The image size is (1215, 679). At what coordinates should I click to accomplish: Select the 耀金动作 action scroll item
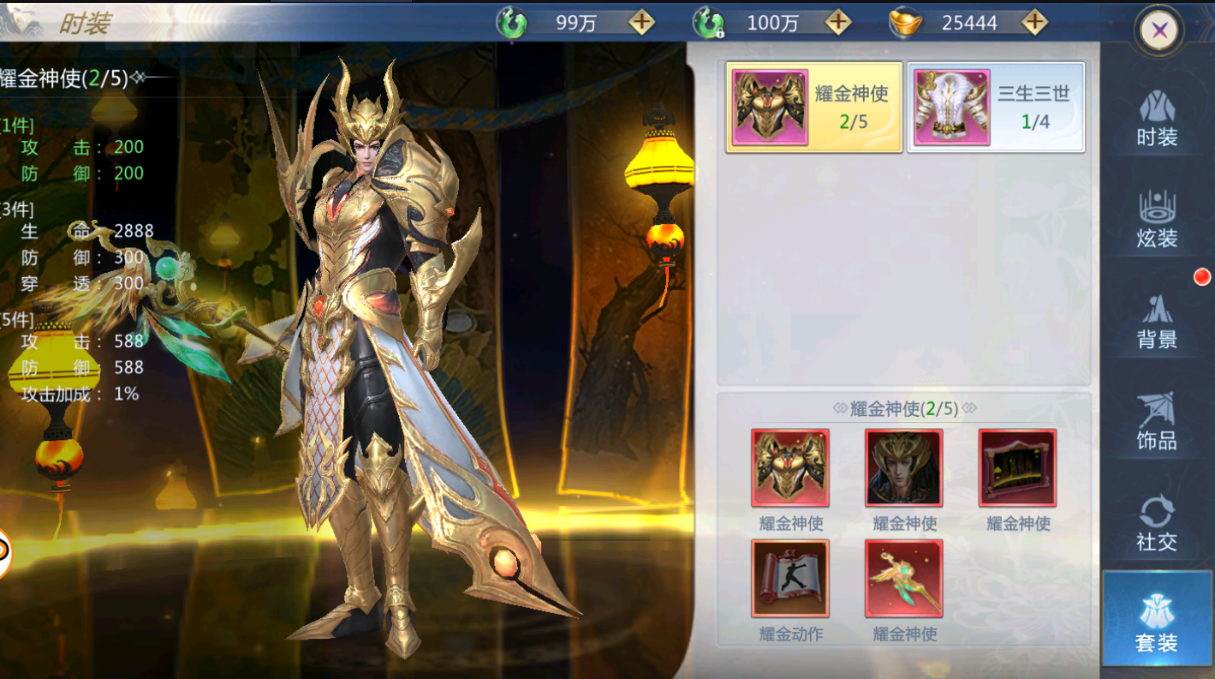click(x=790, y=578)
